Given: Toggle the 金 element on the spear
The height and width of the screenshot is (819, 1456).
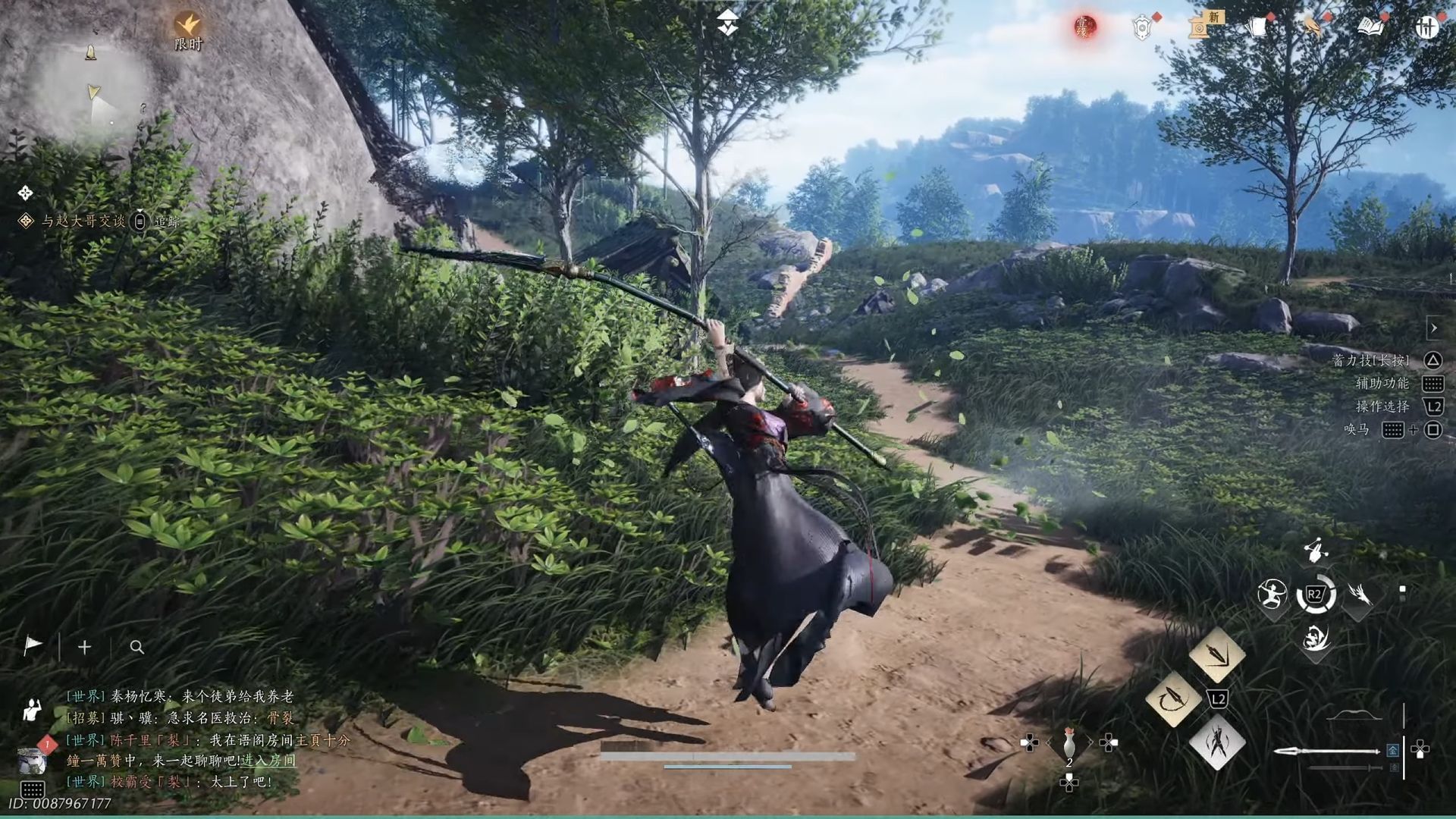Looking at the screenshot, I should 1394,751.
